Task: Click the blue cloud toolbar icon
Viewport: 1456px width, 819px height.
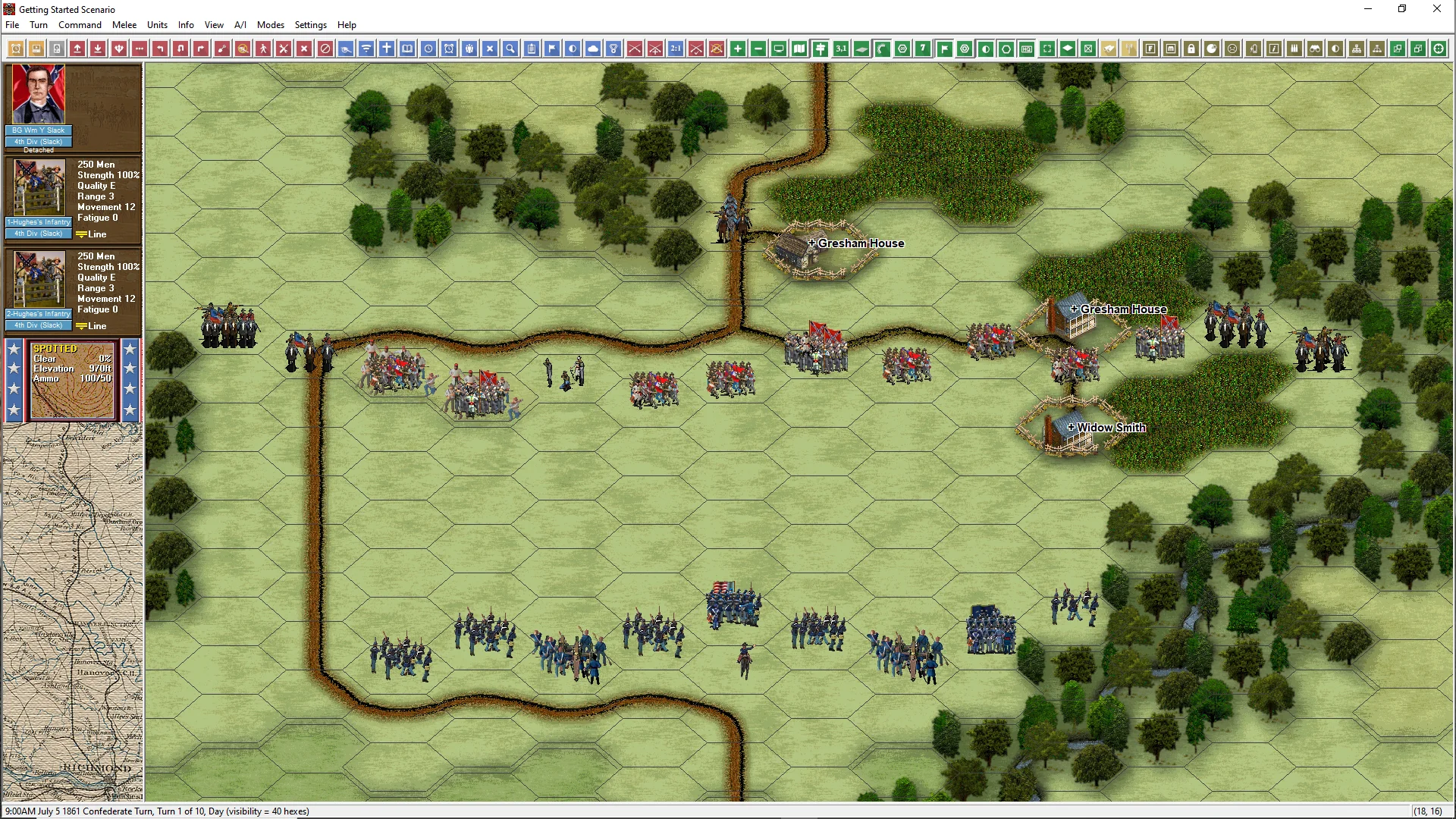Action: point(593,49)
